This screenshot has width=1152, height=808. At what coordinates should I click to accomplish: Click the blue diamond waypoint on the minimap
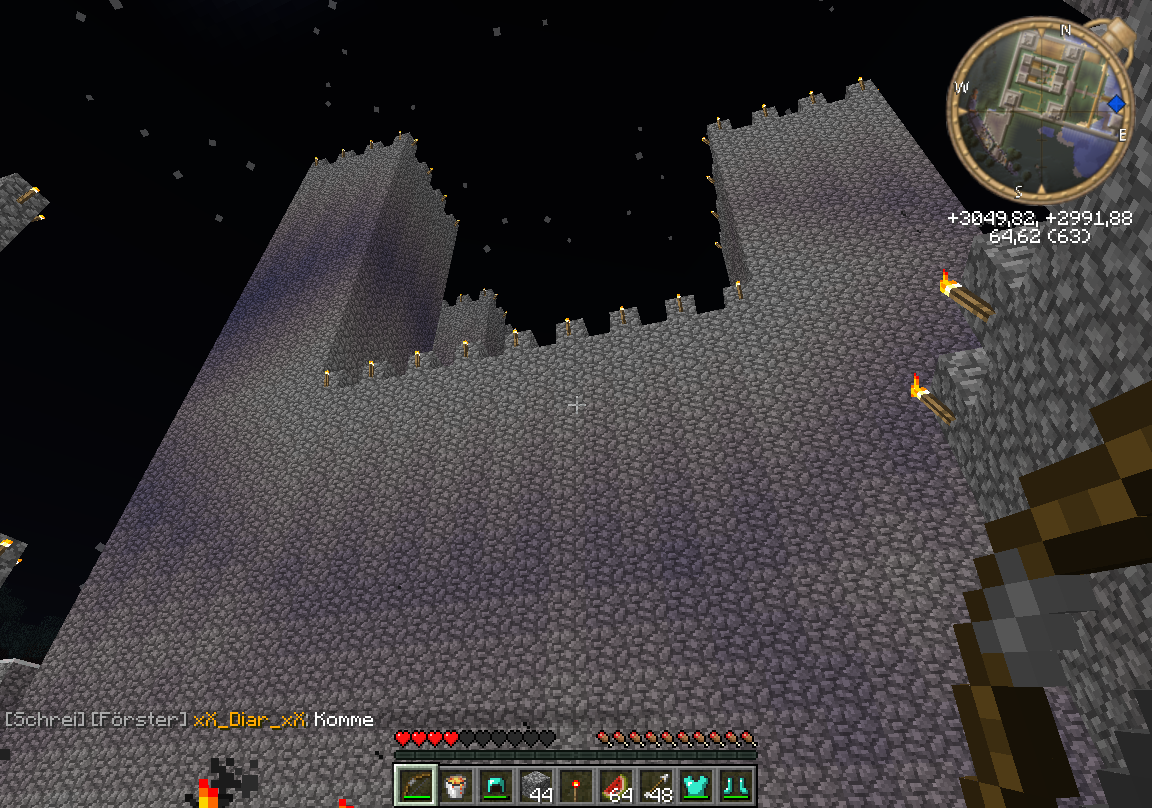[1116, 103]
